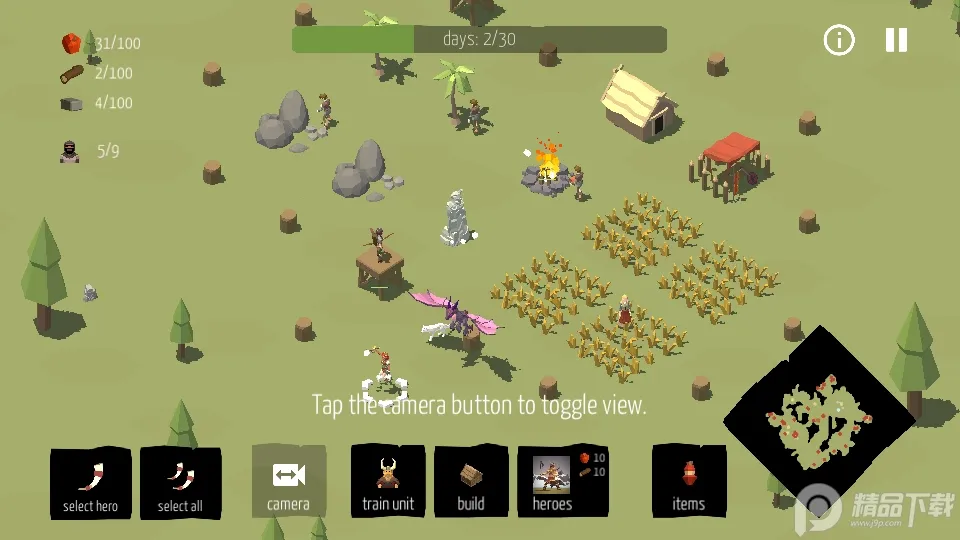
Task: Toggle the camera view button
Action: pos(289,482)
